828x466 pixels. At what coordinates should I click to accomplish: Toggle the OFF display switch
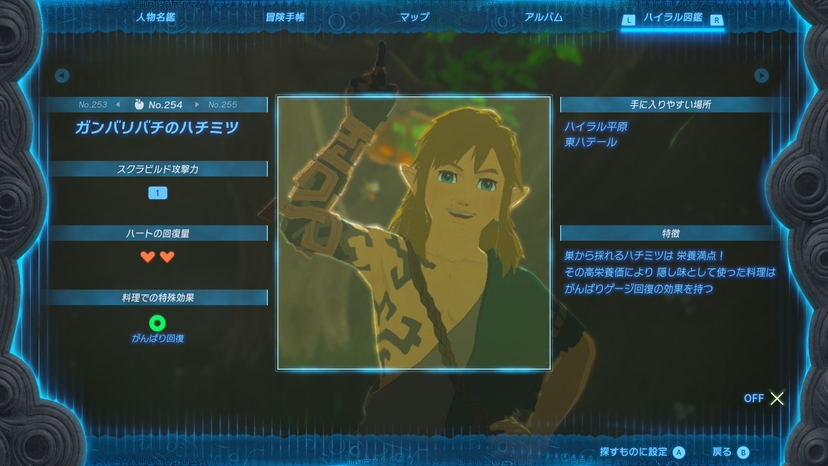[765, 398]
